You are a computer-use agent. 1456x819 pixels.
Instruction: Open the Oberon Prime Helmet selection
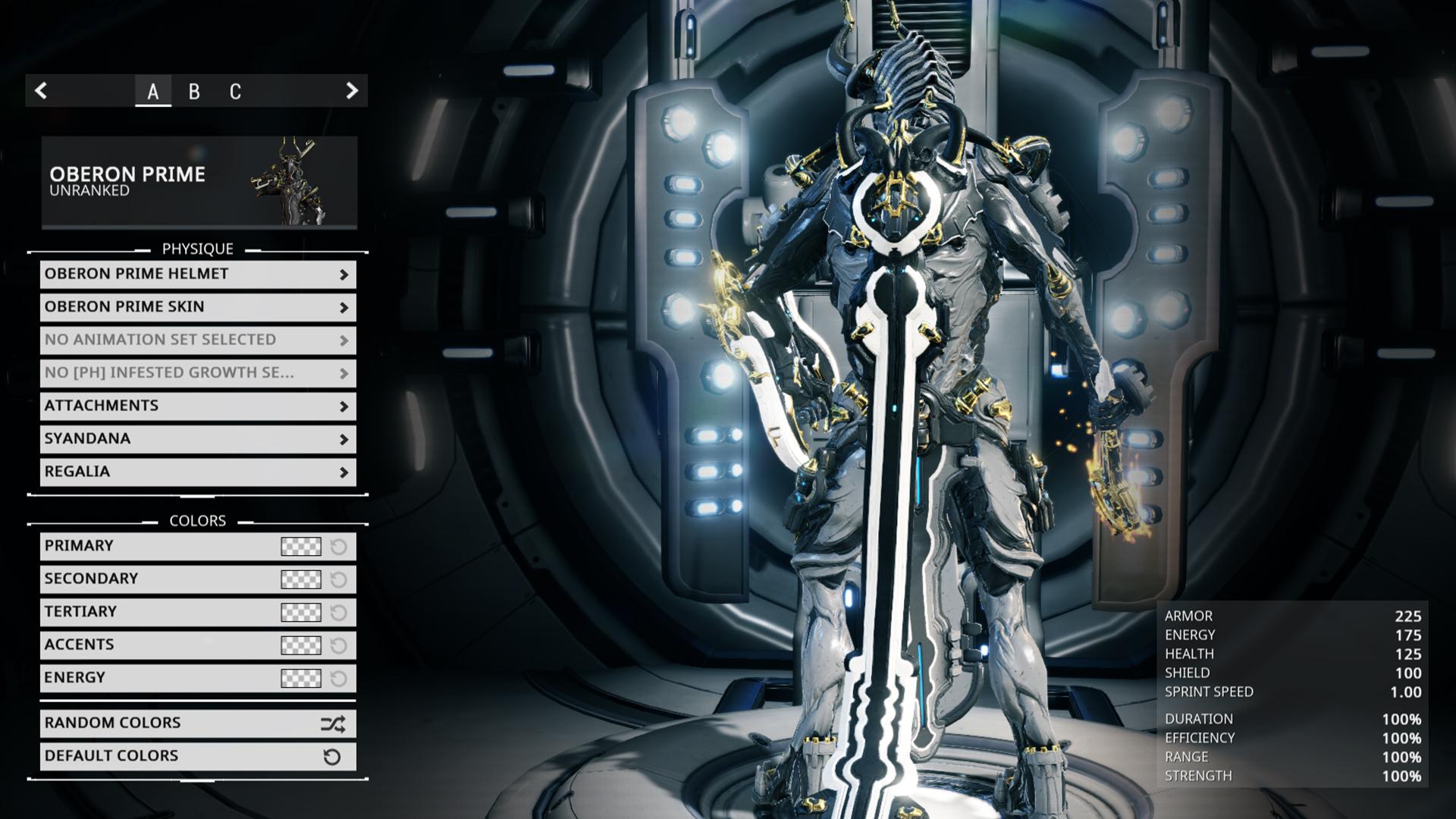coord(198,275)
